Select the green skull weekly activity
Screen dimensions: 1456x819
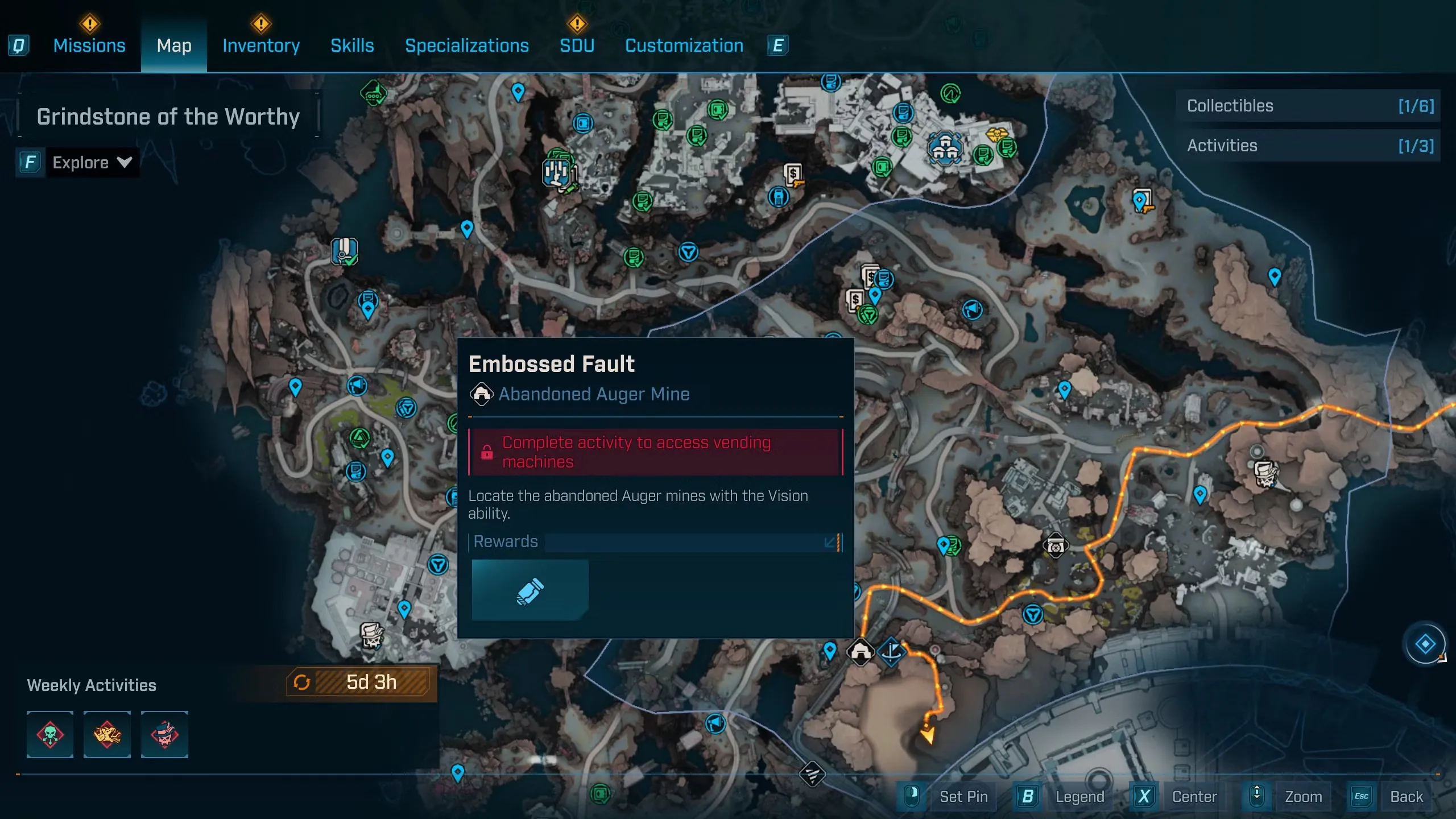pos(50,734)
